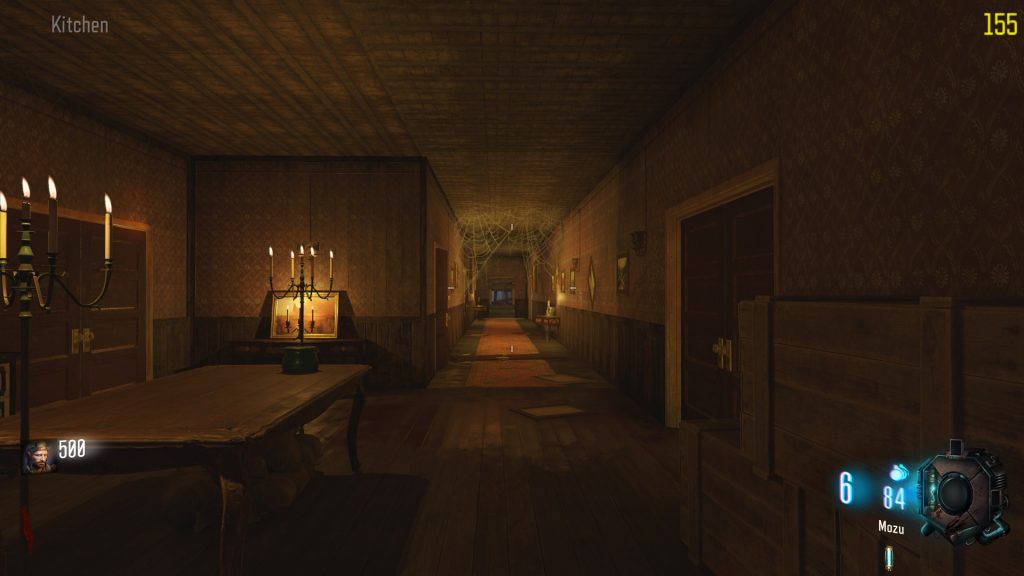Select the glowing bullet icon below Mozu
The height and width of the screenshot is (576, 1024).
[x=888, y=557]
